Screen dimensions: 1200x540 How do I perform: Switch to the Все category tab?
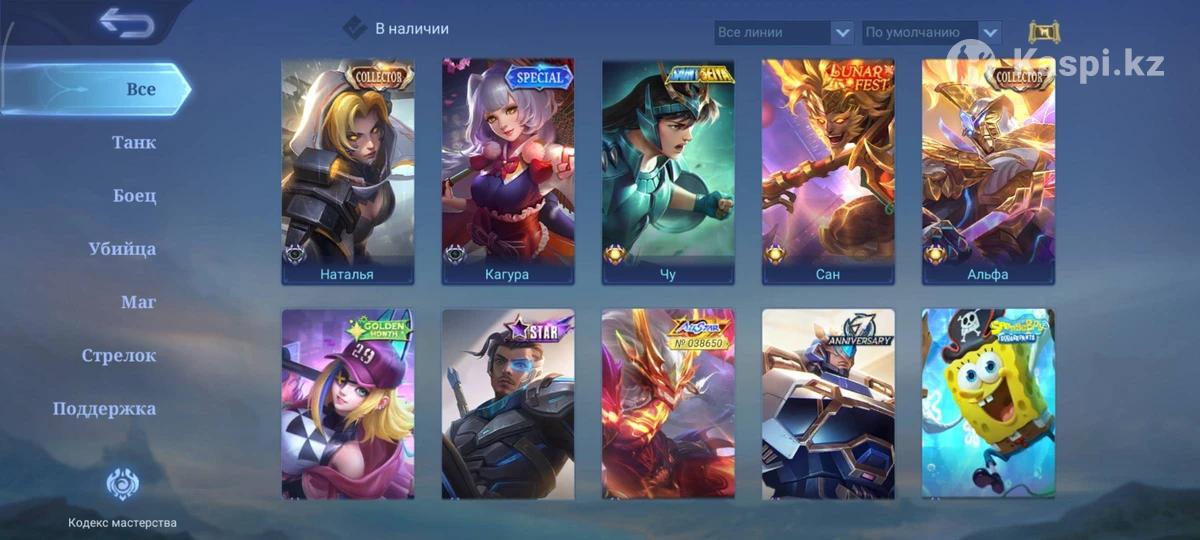[140, 89]
